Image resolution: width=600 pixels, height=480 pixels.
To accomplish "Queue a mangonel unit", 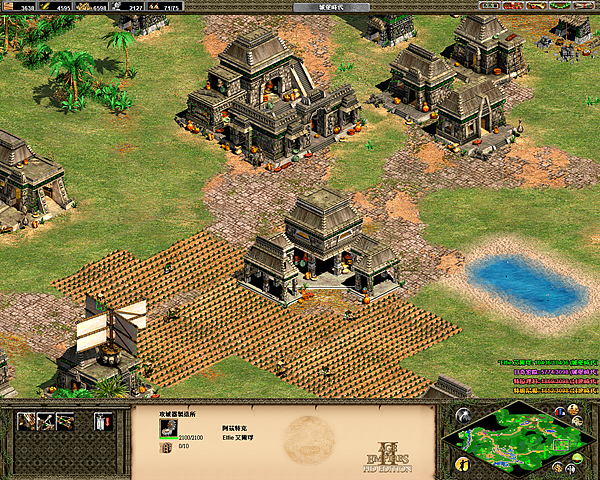I will (x=46, y=422).
